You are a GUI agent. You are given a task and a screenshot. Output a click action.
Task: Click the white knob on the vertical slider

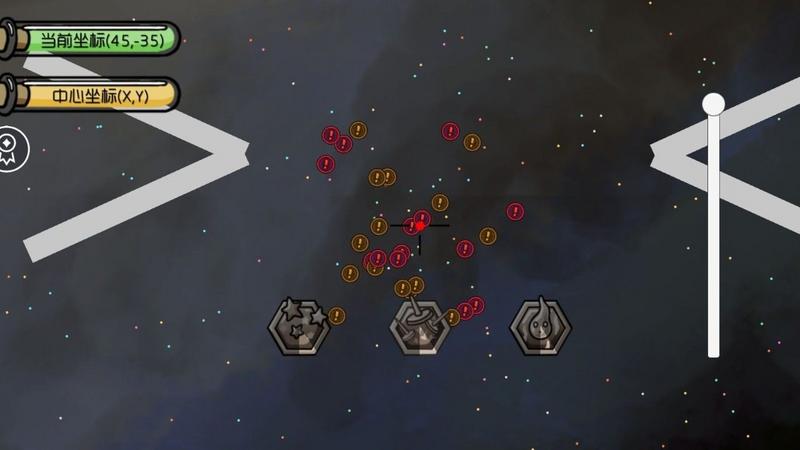click(713, 104)
